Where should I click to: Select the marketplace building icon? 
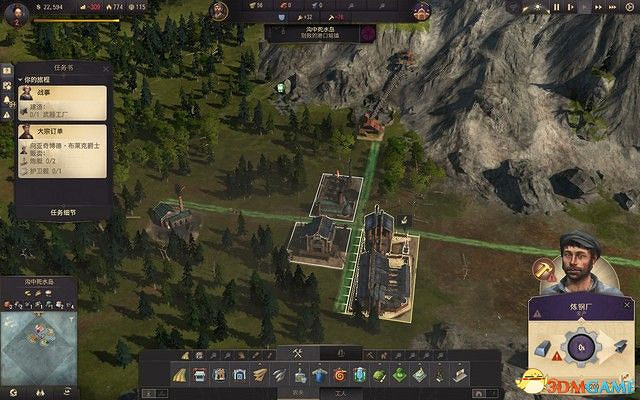[x=200, y=375]
